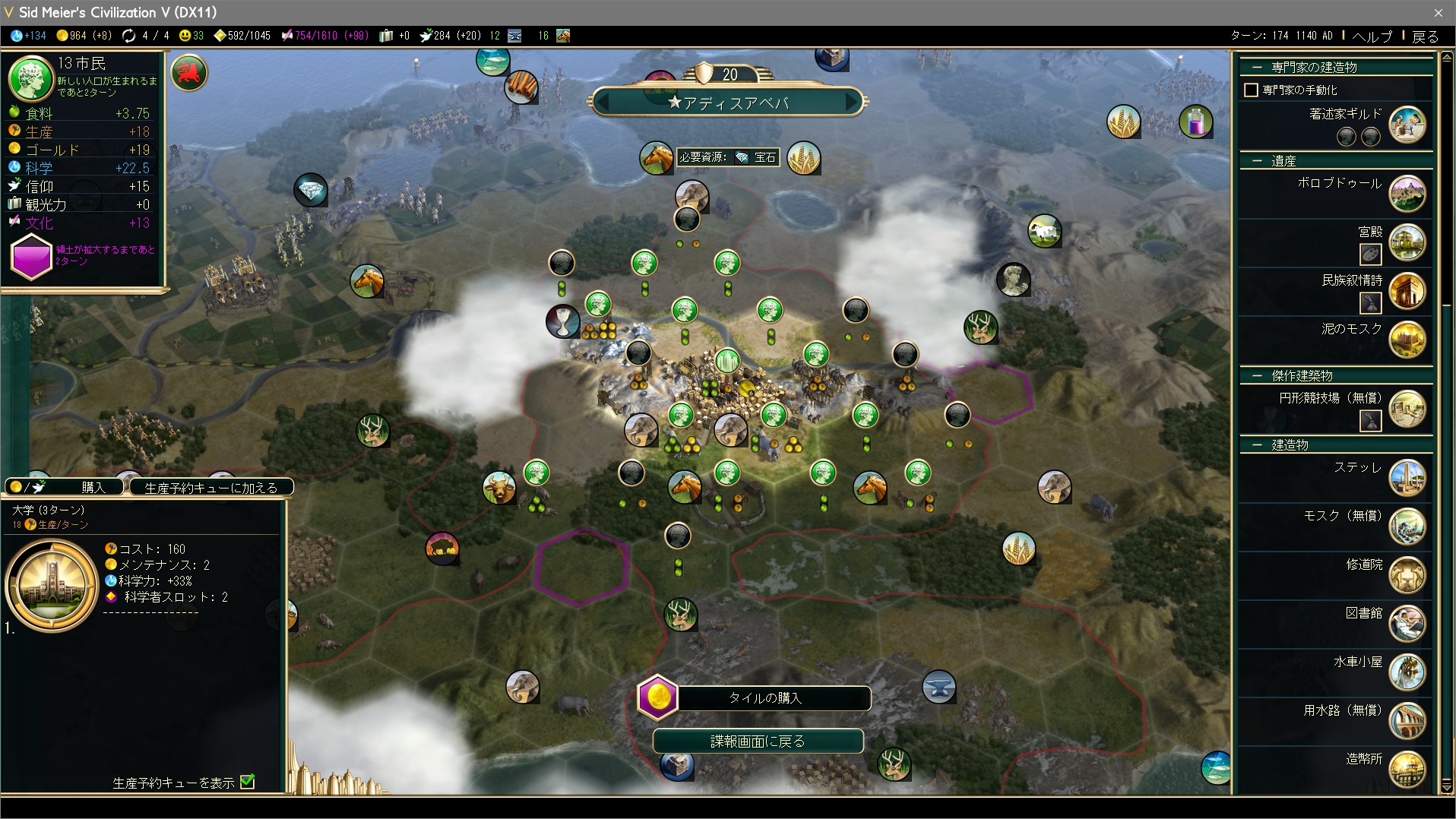This screenshot has height=819, width=1456.
Task: Collapse the 専門家の建造物 section header
Action: pos(1258,67)
